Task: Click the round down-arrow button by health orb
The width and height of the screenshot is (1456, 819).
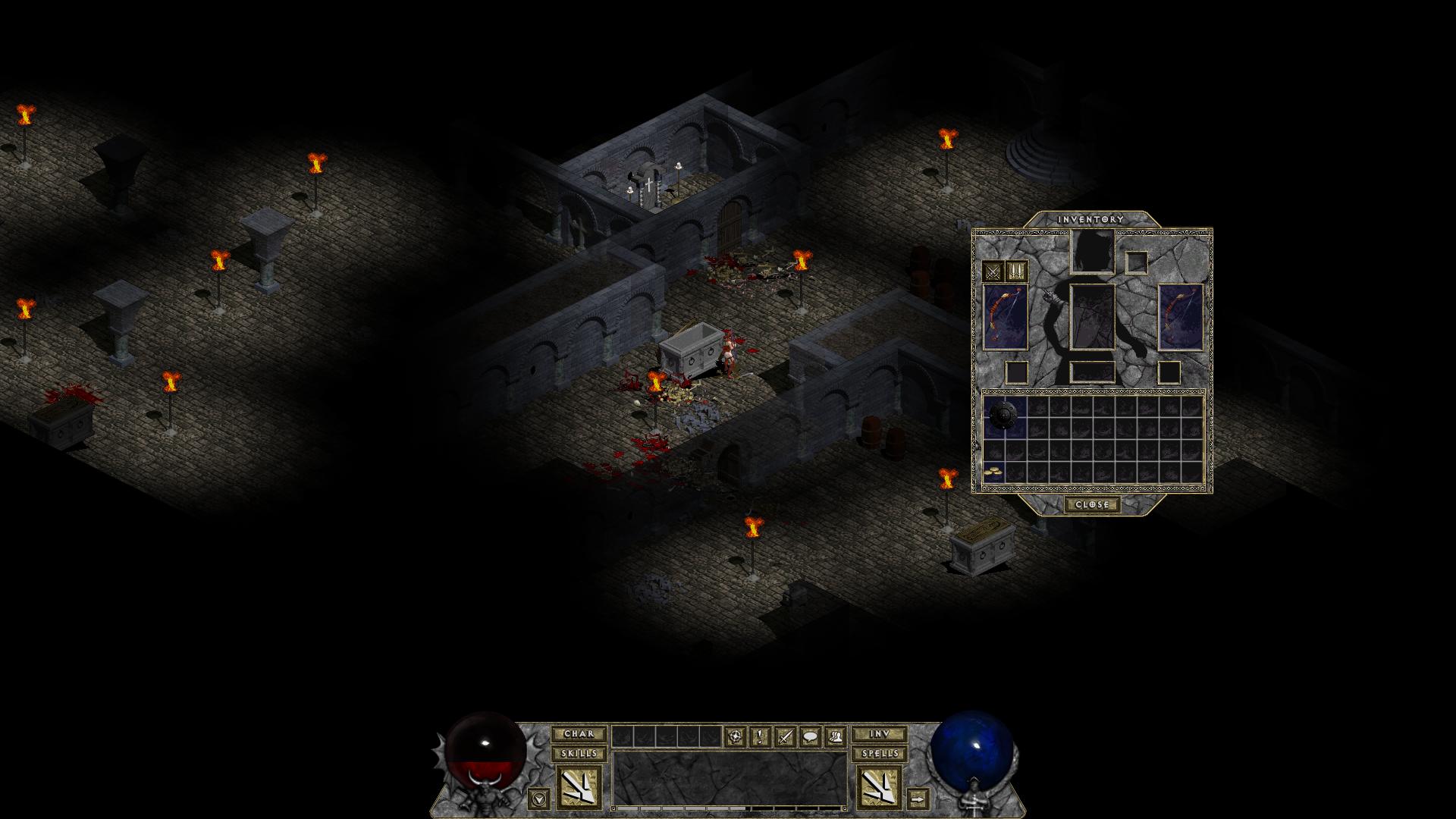Action: 538,798
